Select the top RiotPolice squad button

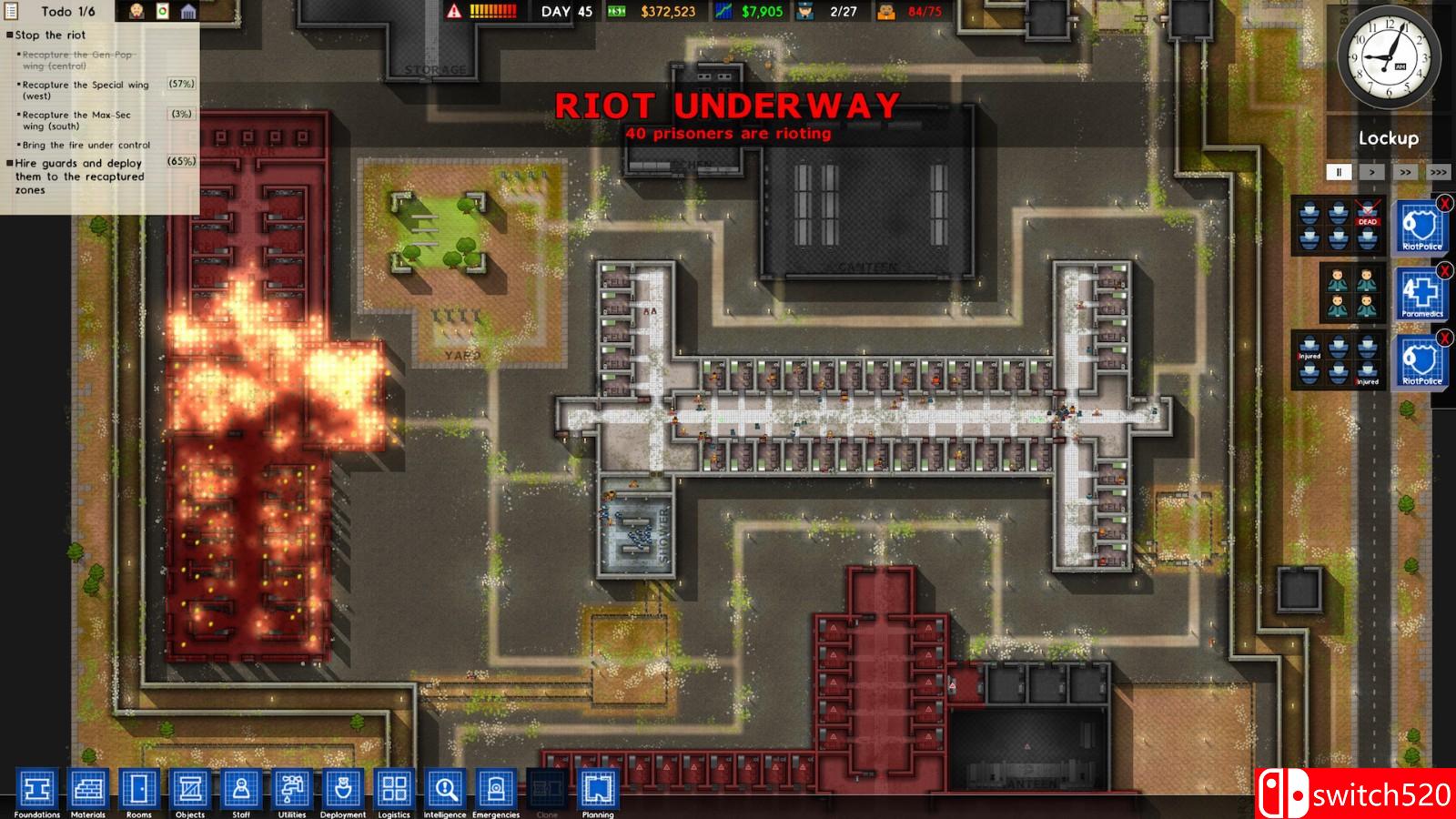click(x=1421, y=226)
